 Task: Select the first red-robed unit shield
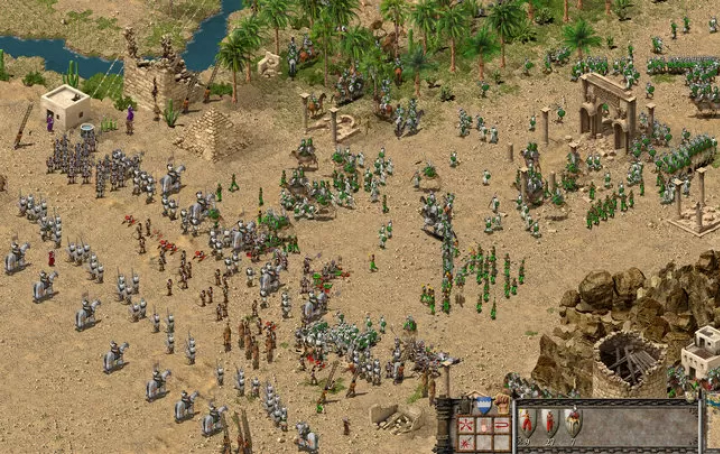[x=527, y=422]
